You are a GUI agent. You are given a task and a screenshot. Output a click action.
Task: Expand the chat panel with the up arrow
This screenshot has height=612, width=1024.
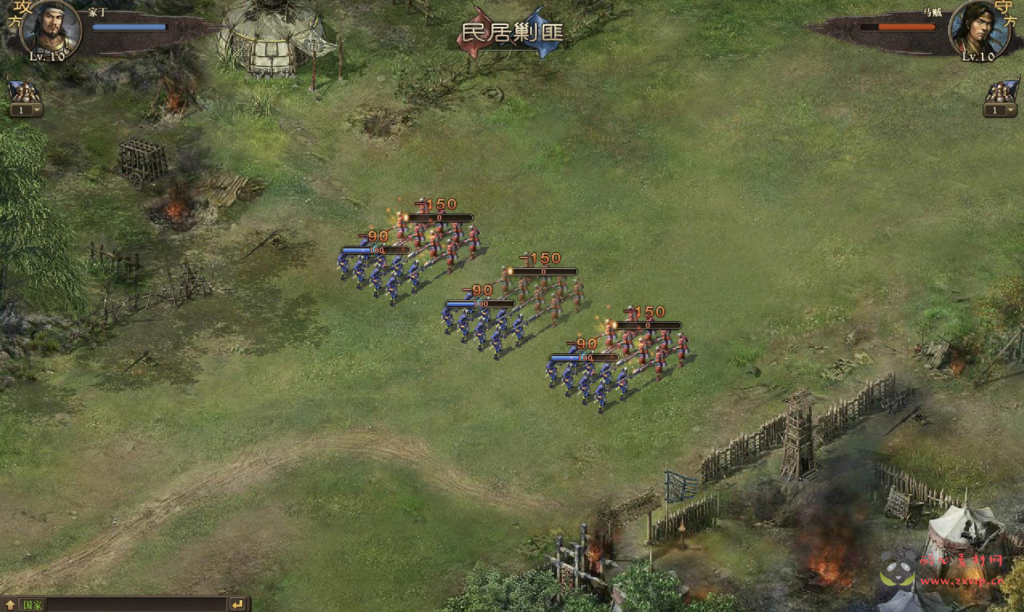tap(10, 605)
